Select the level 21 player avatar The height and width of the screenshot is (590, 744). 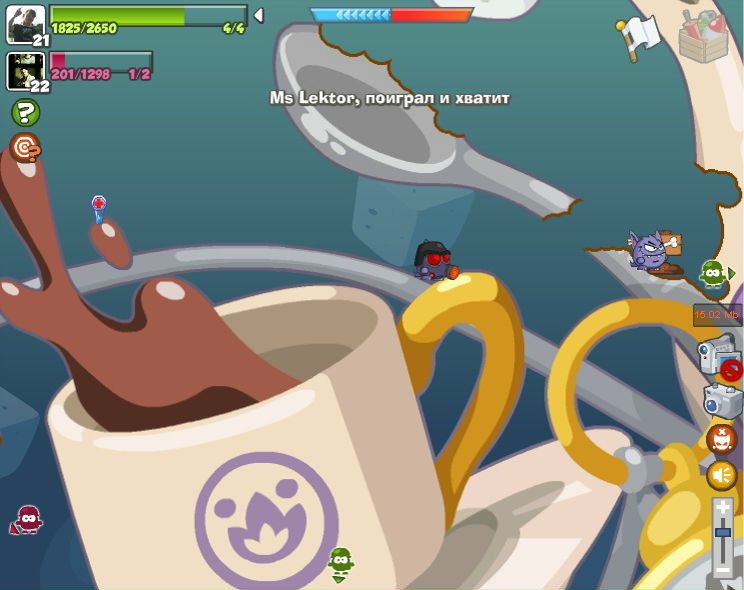pos(25,24)
